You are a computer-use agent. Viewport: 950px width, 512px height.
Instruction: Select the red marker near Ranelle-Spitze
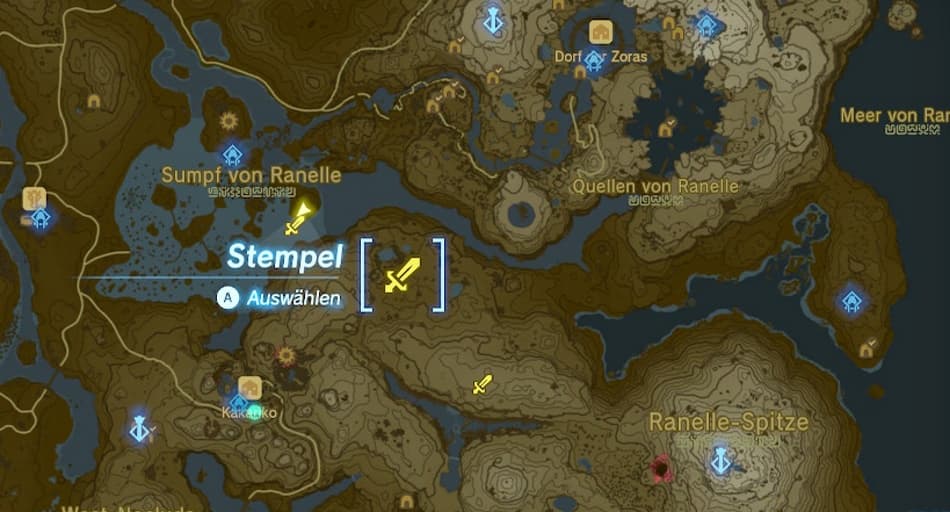[x=660, y=466]
